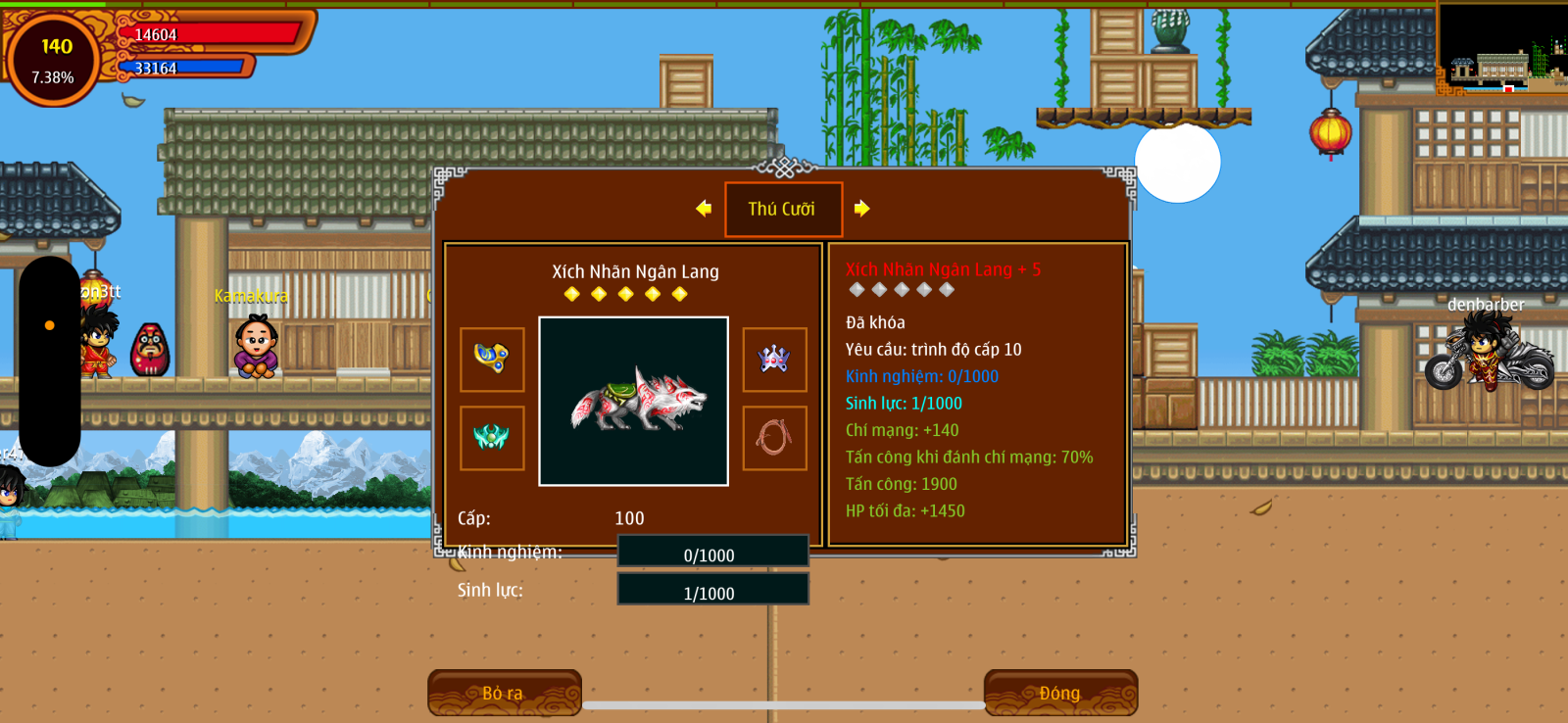
Task: Open character level 140 portrait badge
Action: [54, 59]
